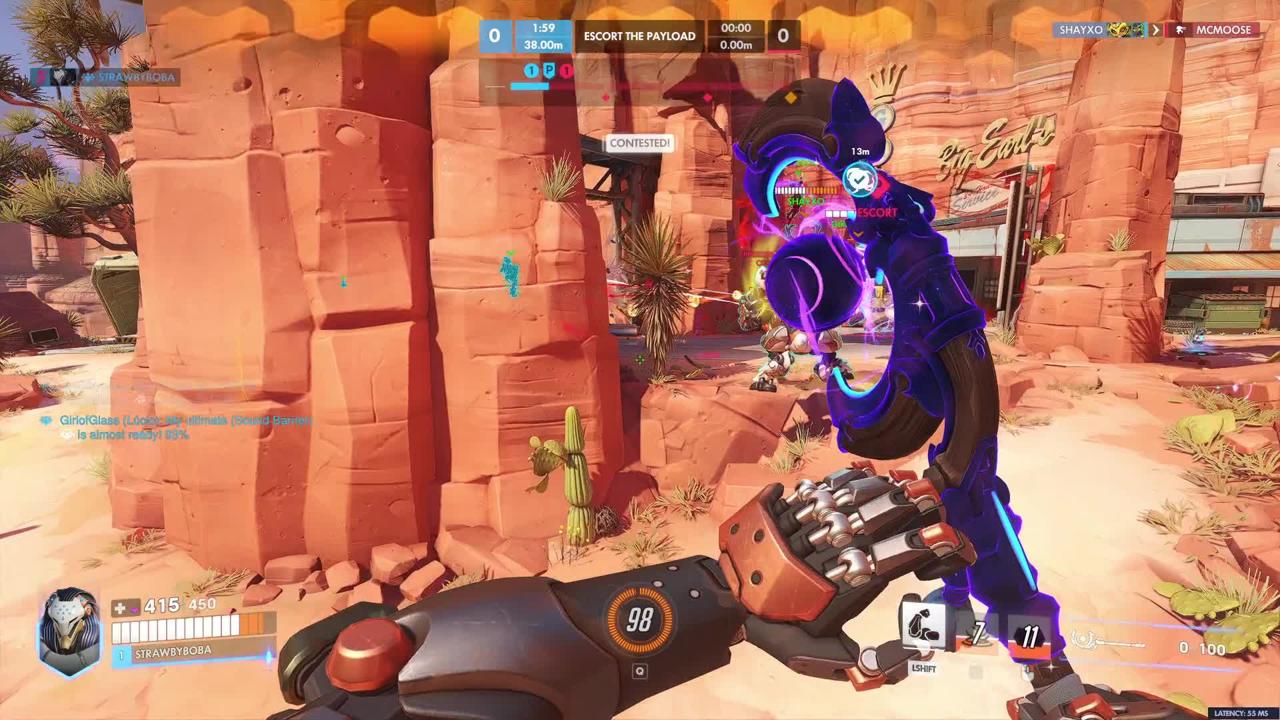Select the 13m payload objective waypoint marker
Image resolution: width=1280 pixels, height=720 pixels.
(859, 179)
